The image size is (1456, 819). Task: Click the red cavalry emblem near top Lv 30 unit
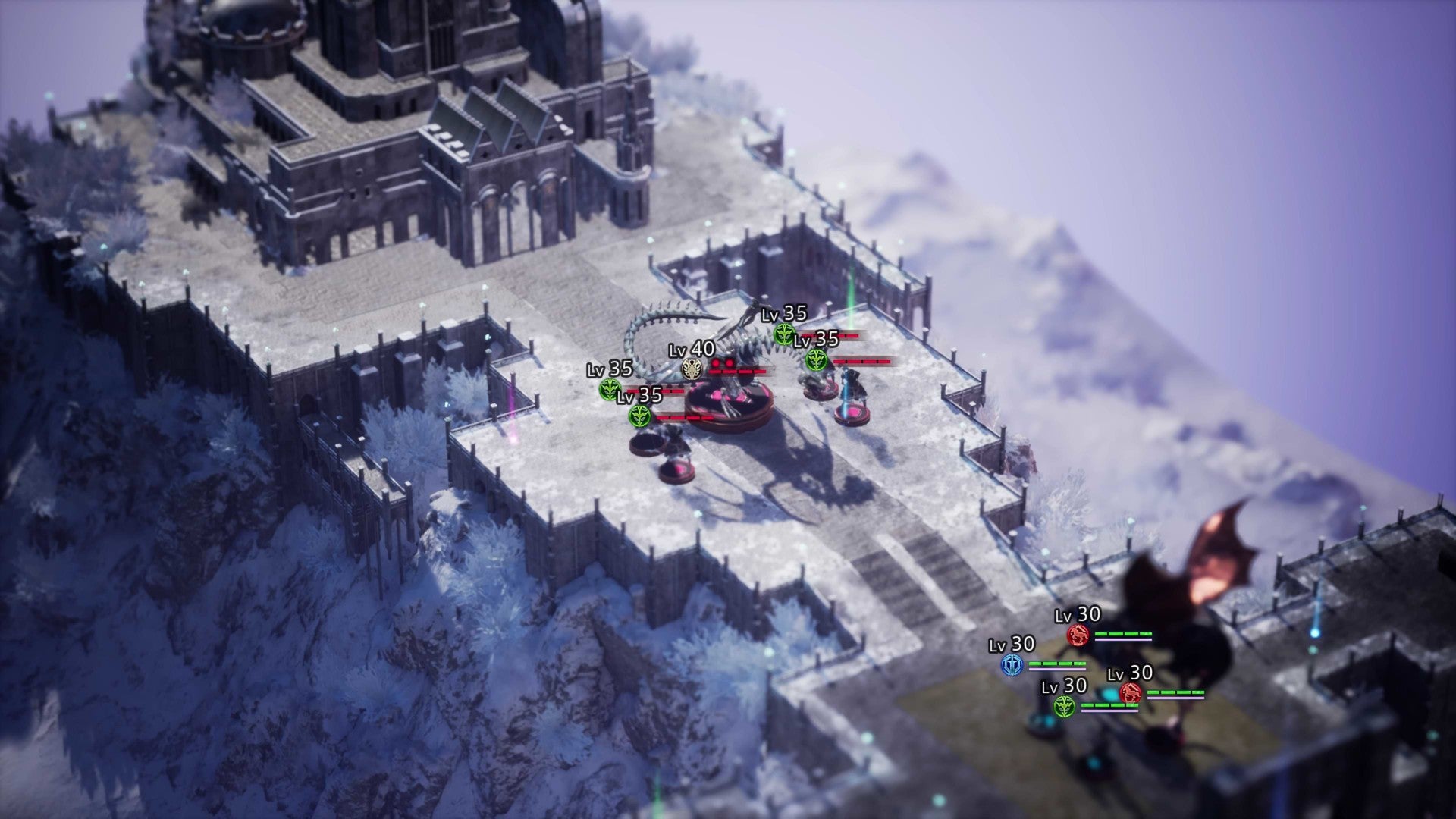[x=1078, y=635]
